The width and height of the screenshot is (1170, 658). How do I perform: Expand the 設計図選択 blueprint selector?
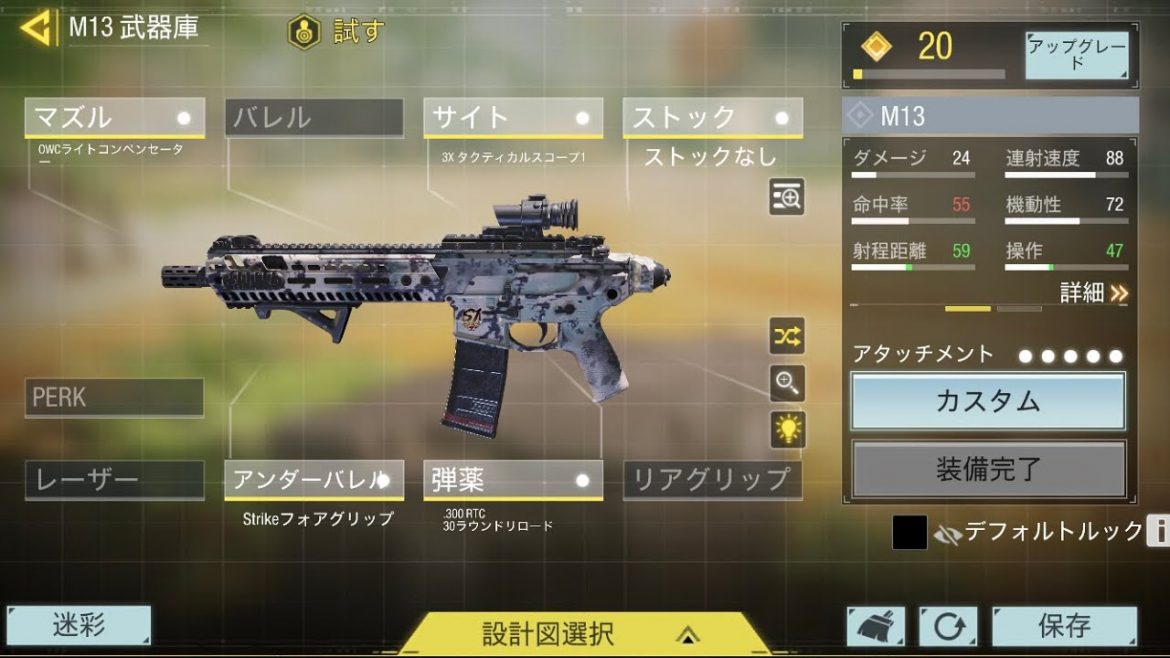[585, 634]
